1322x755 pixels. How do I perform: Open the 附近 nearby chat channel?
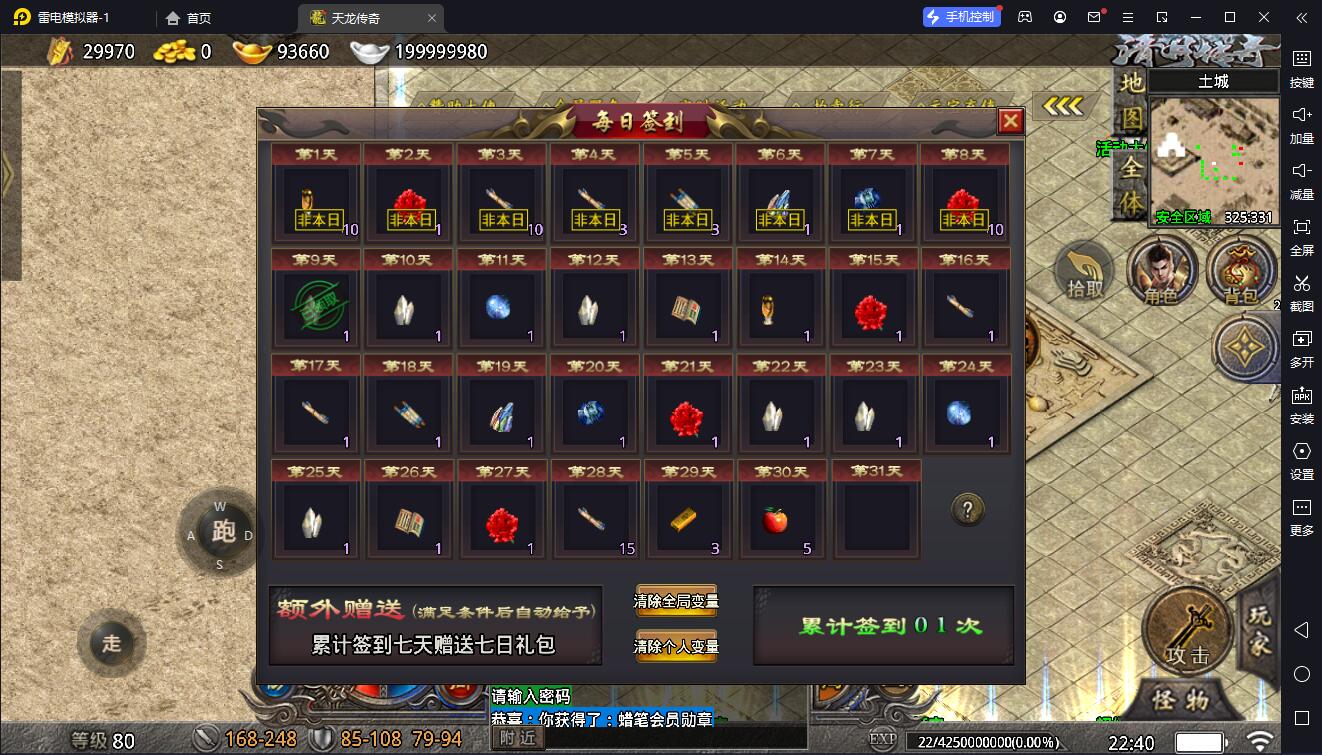[517, 738]
